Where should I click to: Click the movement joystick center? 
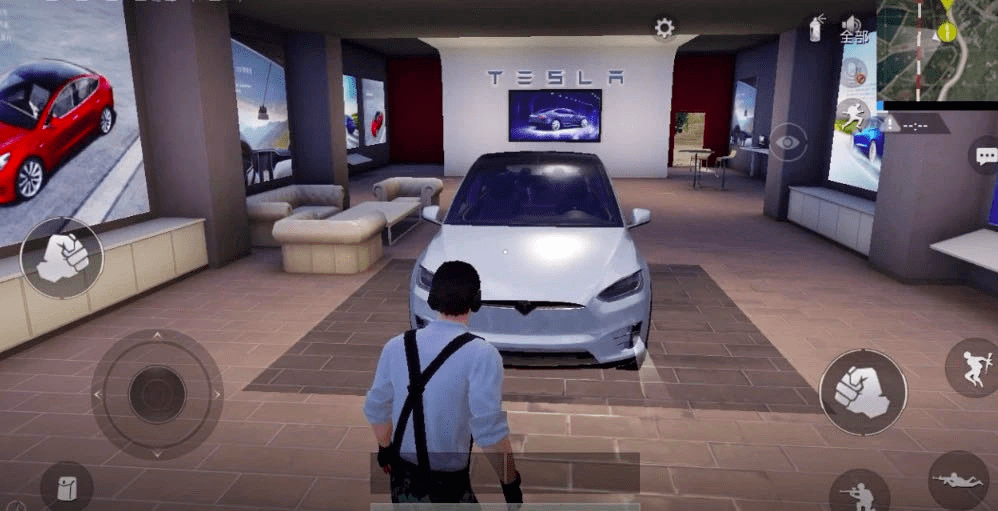(157, 393)
